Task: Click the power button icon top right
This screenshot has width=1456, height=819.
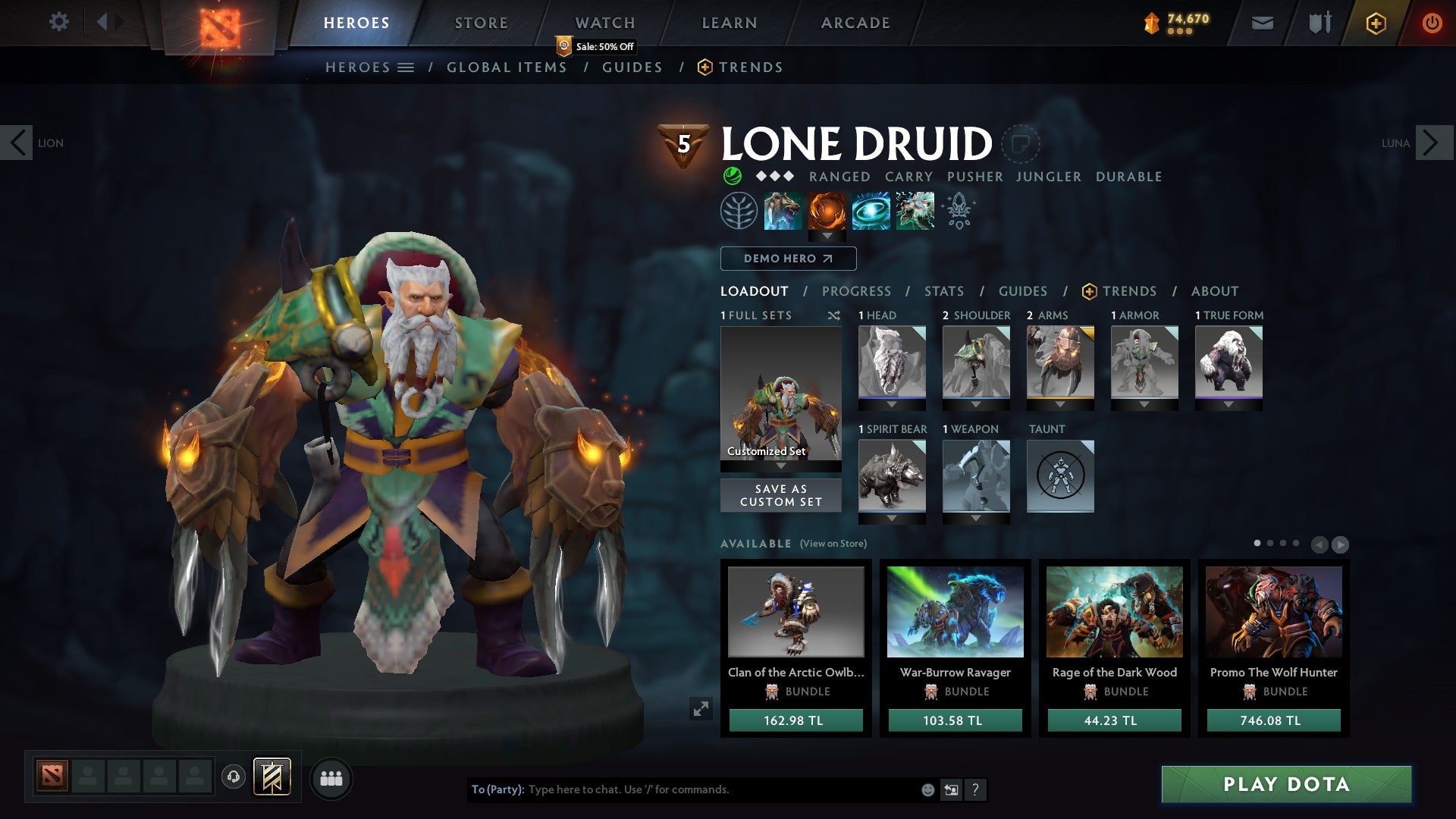Action: click(x=1433, y=23)
